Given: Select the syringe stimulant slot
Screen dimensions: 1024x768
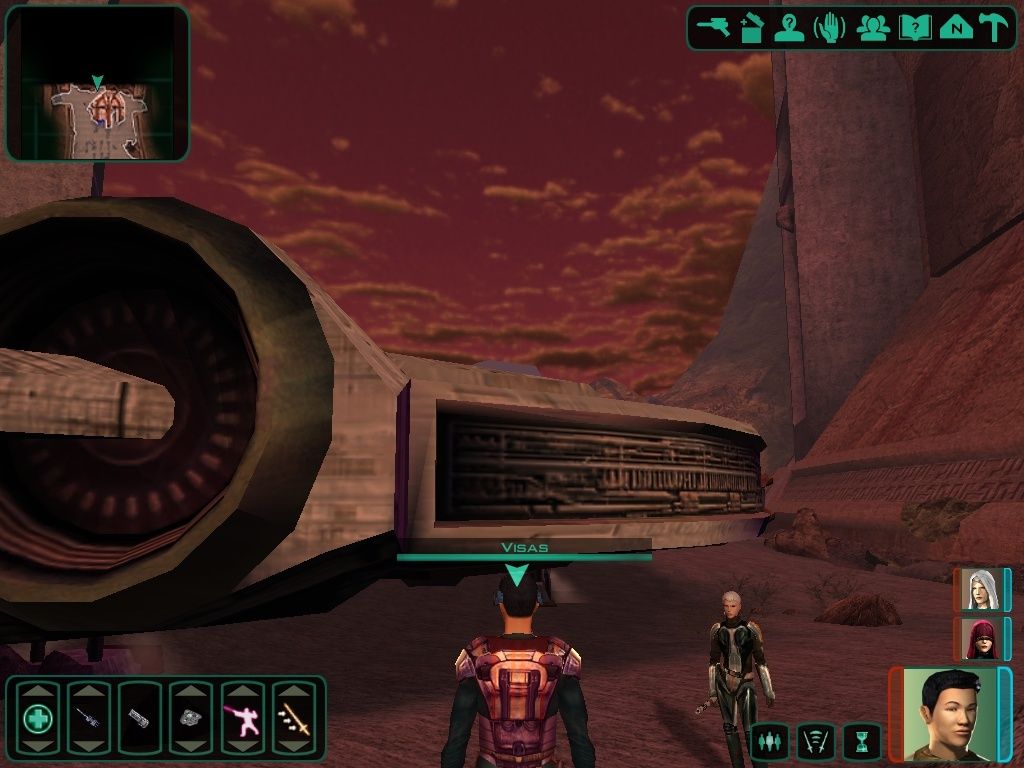Looking at the screenshot, I should [88, 717].
